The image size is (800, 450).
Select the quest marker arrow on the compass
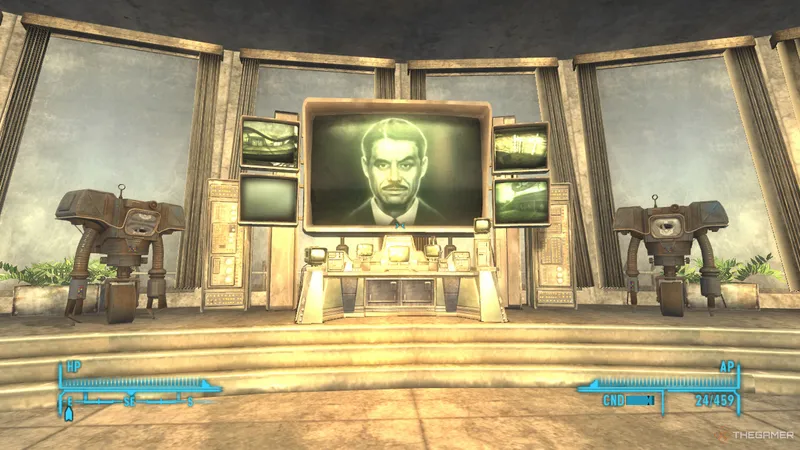pos(69,411)
